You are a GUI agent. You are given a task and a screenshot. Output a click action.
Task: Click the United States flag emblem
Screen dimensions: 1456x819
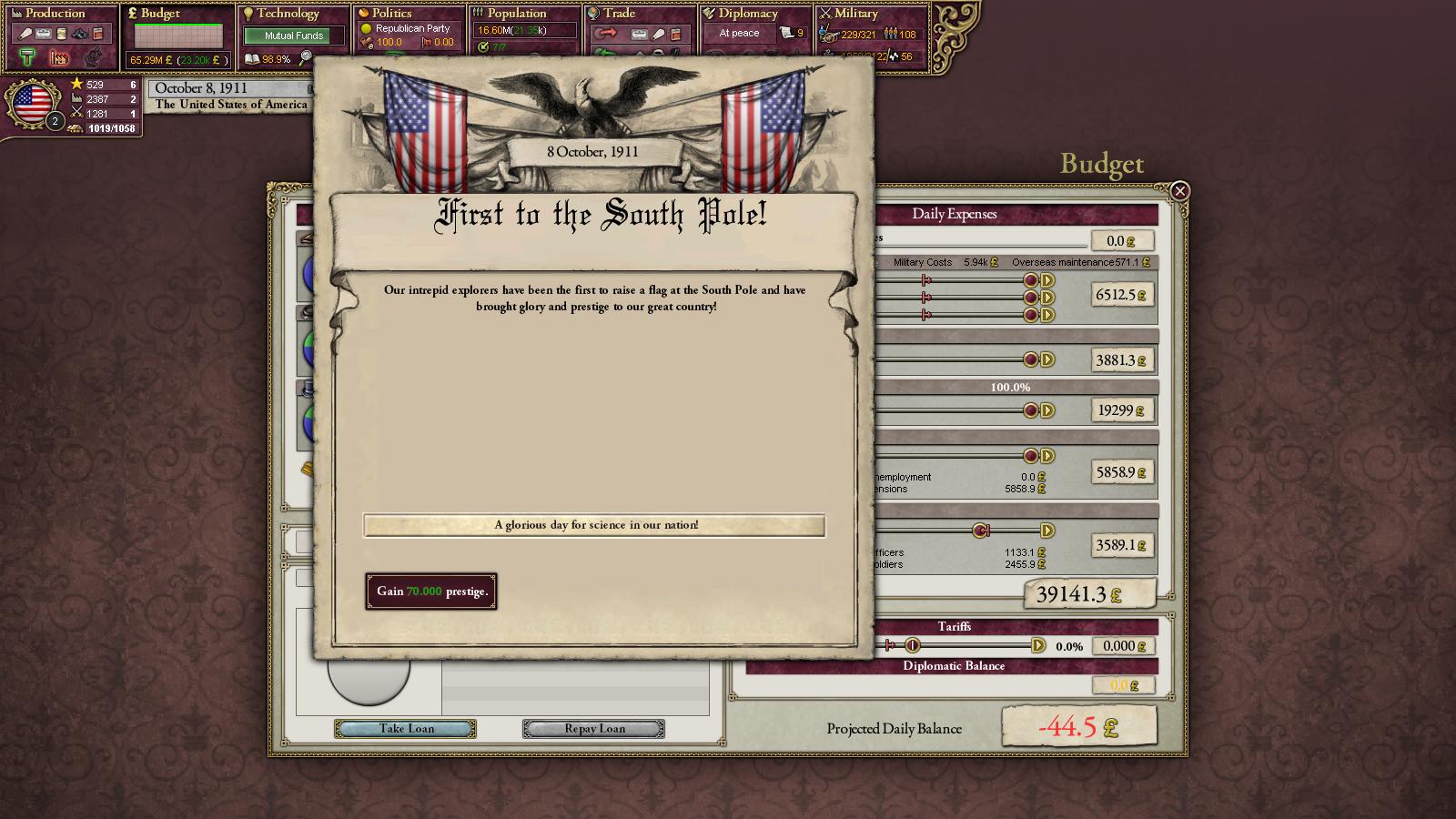33,104
